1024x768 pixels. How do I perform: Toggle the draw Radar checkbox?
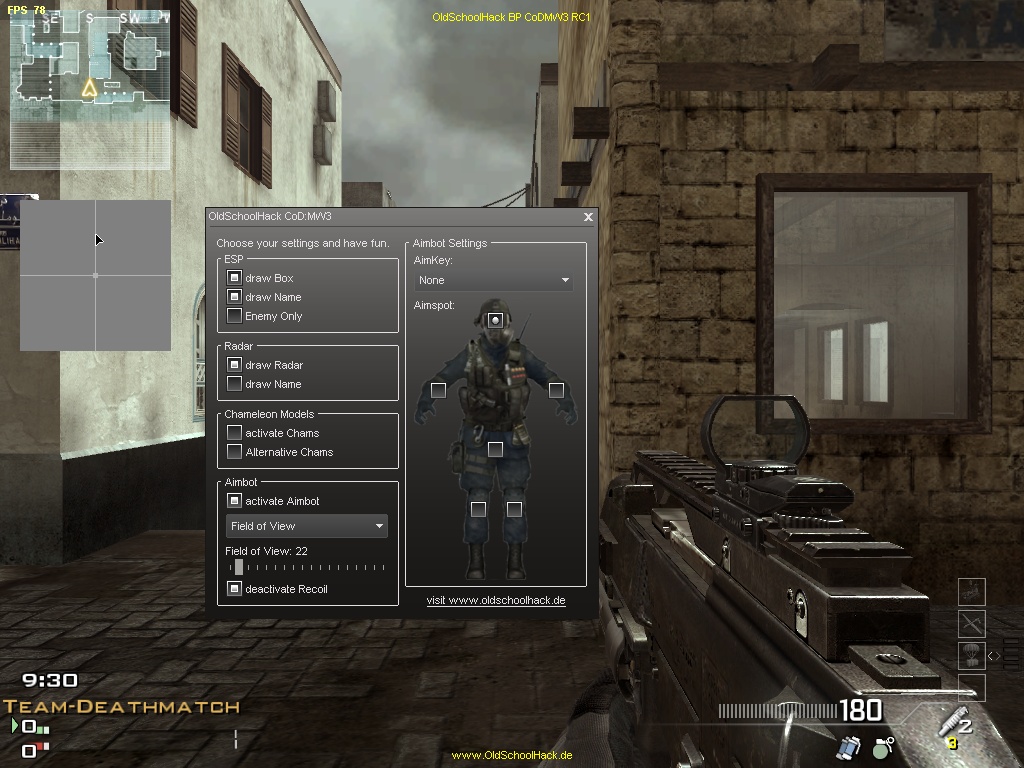pyautogui.click(x=234, y=365)
